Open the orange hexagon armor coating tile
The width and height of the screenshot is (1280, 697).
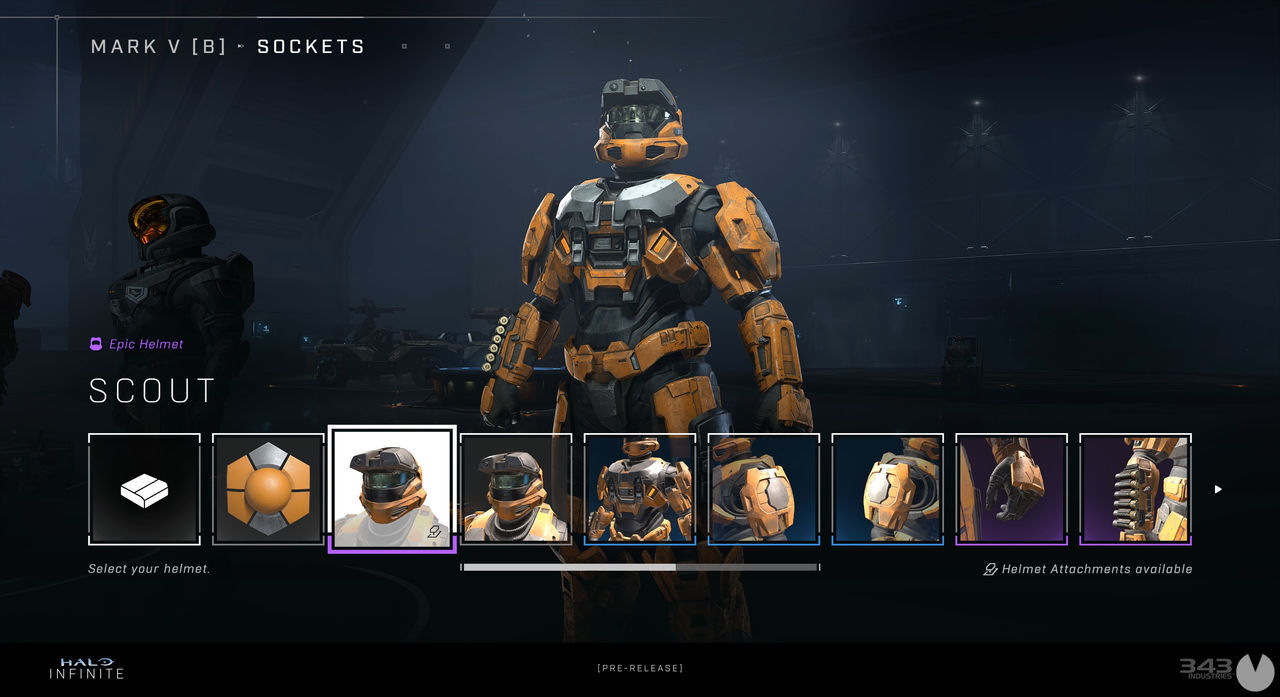(x=268, y=489)
